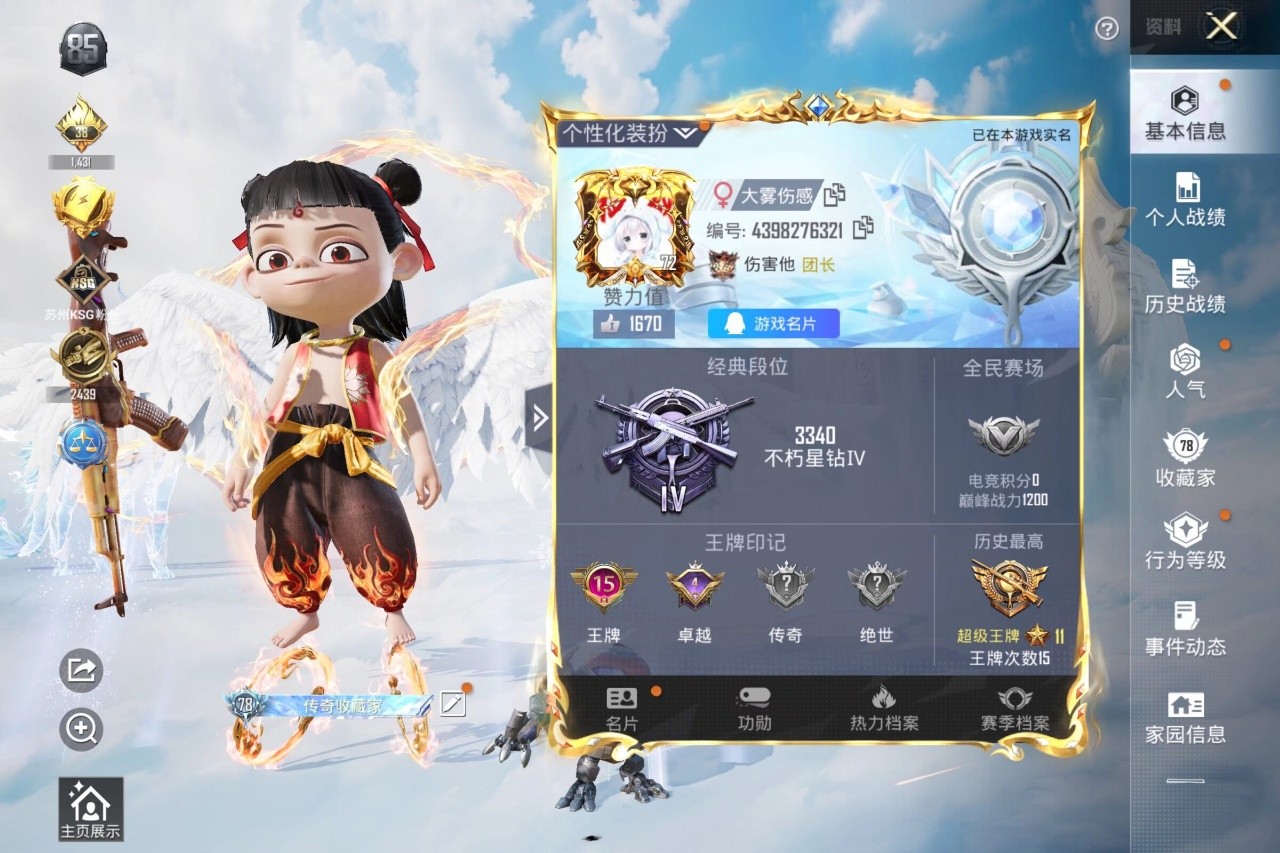Click the share icon on the left edge
Image resolution: width=1280 pixels, height=853 pixels.
point(80,672)
